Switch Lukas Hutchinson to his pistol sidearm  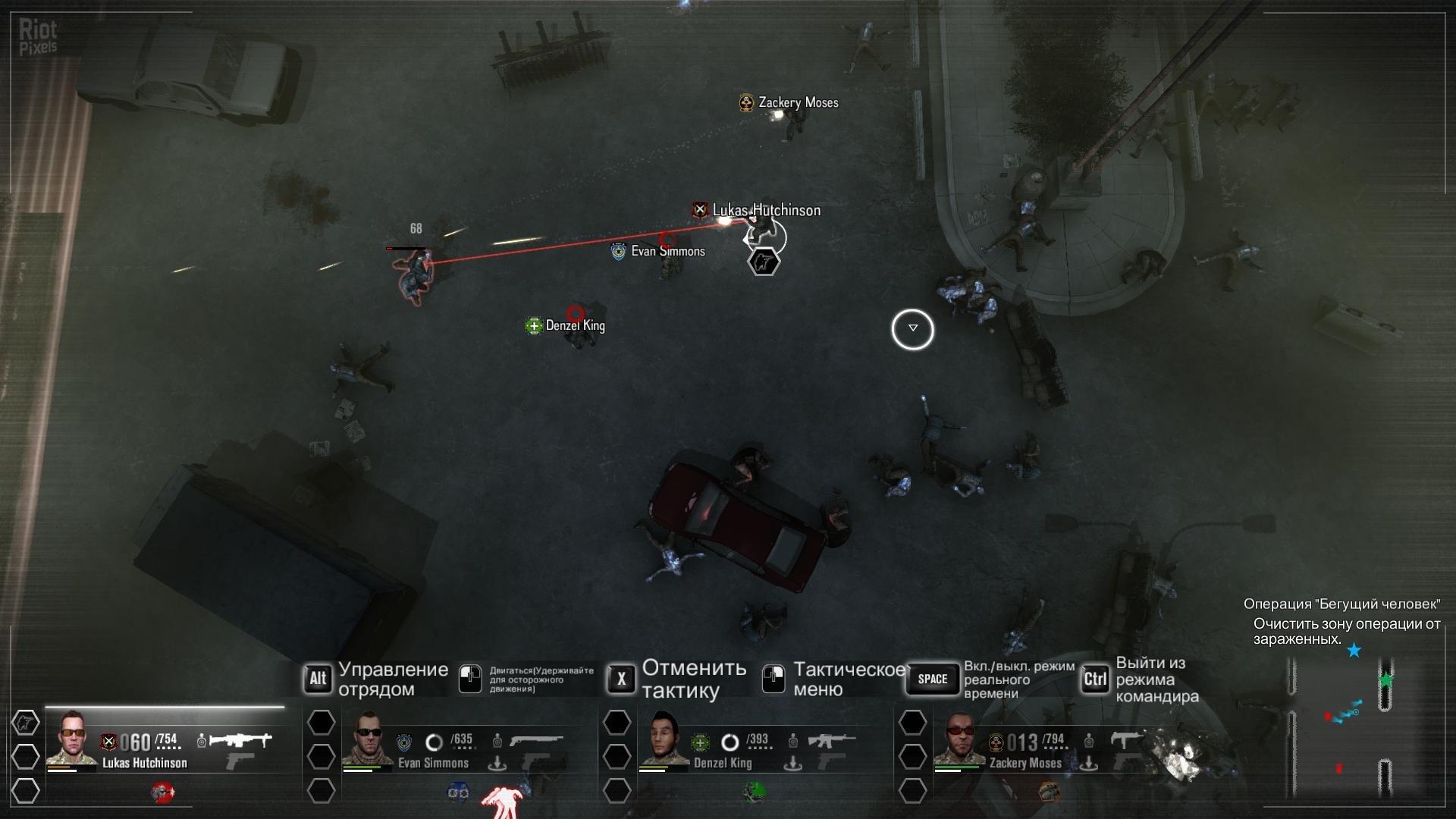[x=240, y=761]
